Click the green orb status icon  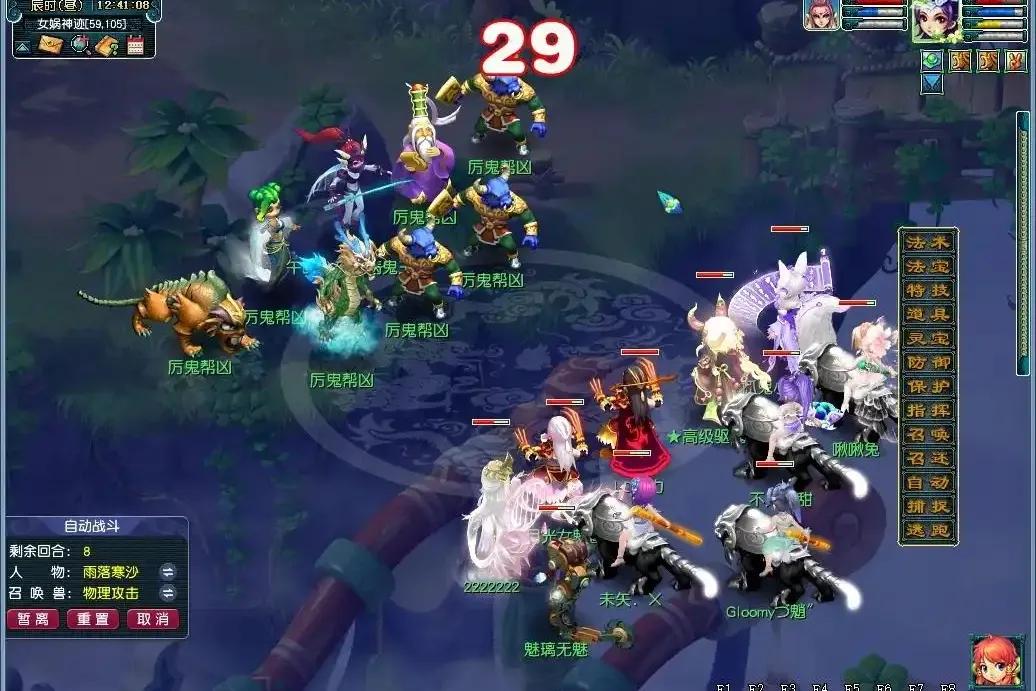click(x=932, y=61)
